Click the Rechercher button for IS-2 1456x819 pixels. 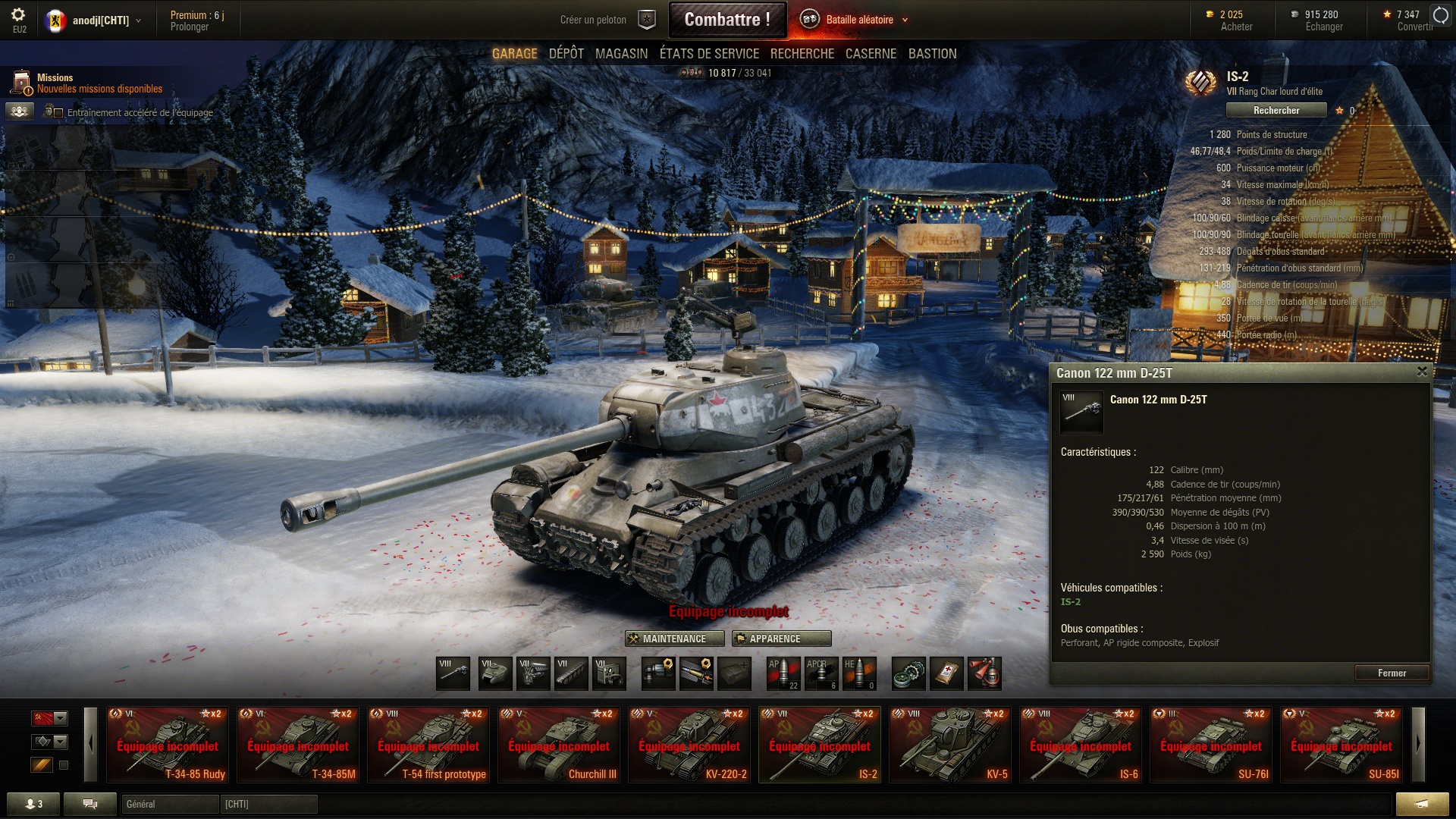coord(1276,111)
